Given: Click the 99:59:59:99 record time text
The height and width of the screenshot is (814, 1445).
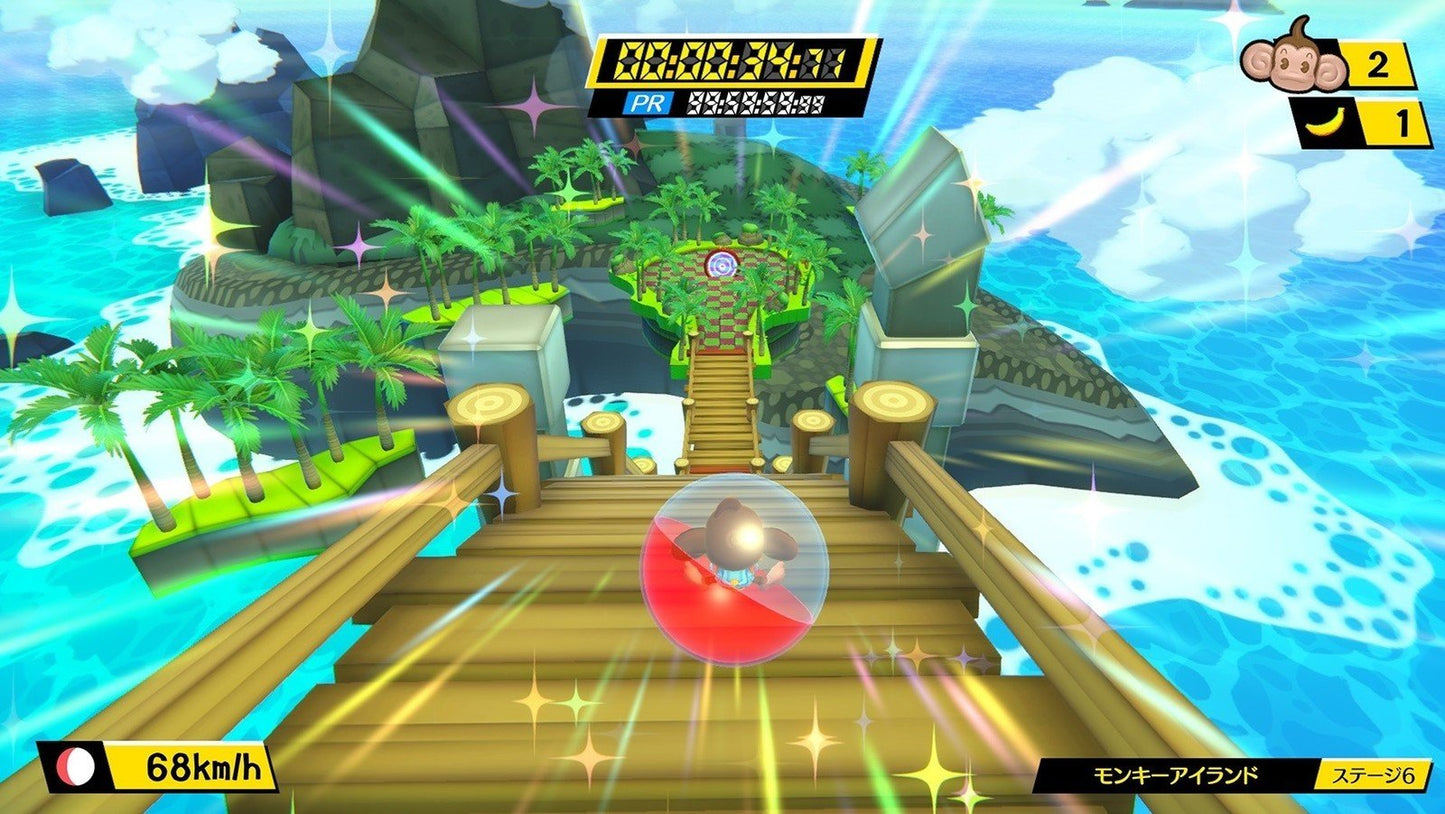Looking at the screenshot, I should 755,103.
